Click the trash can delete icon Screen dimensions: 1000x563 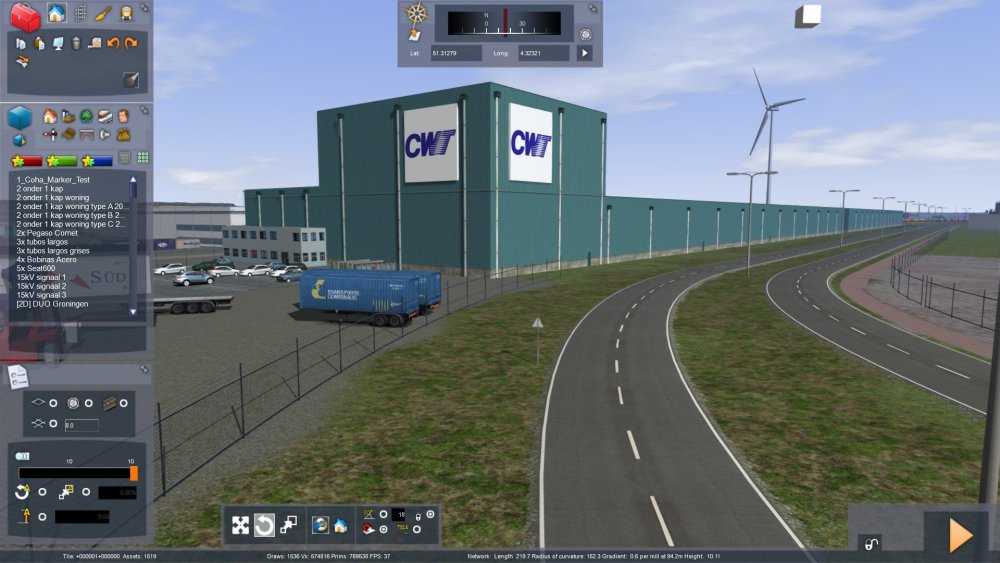click(76, 43)
